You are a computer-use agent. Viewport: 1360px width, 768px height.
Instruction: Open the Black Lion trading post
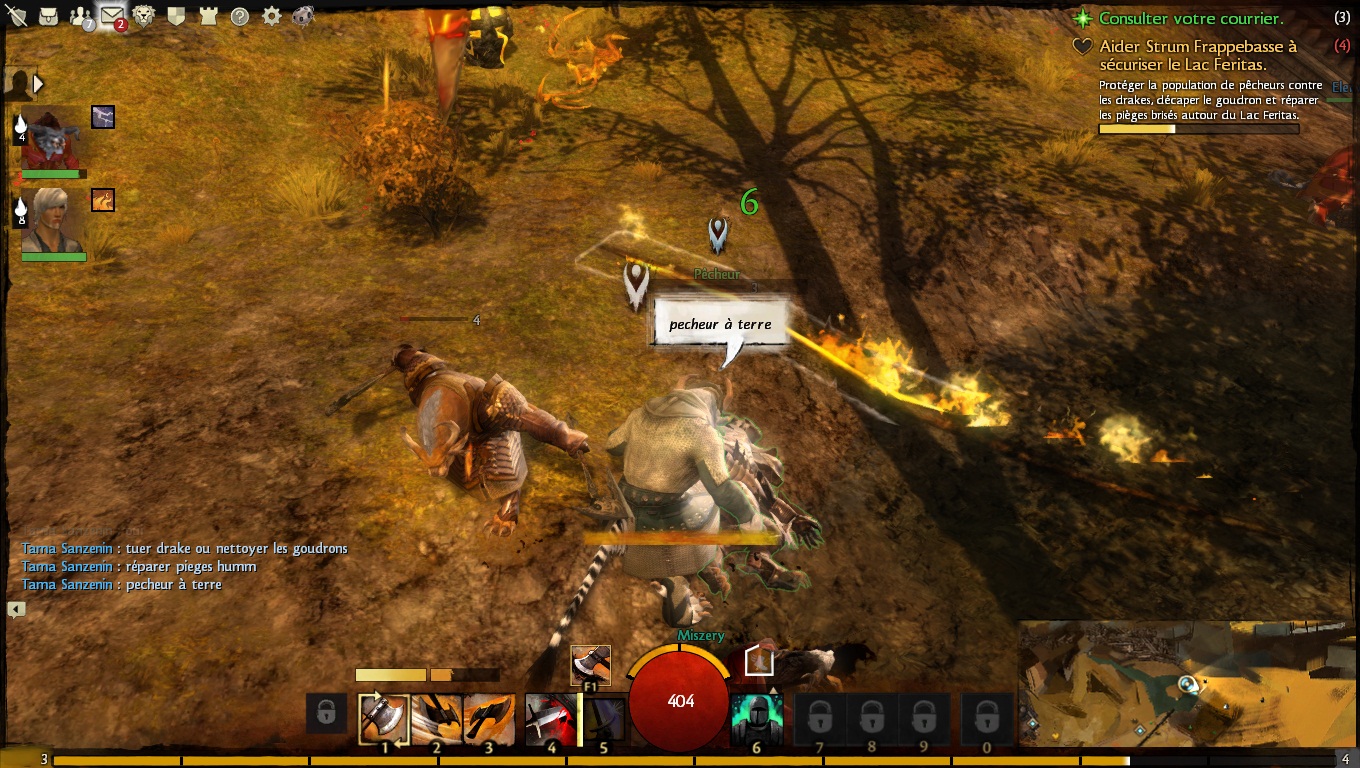[x=144, y=16]
